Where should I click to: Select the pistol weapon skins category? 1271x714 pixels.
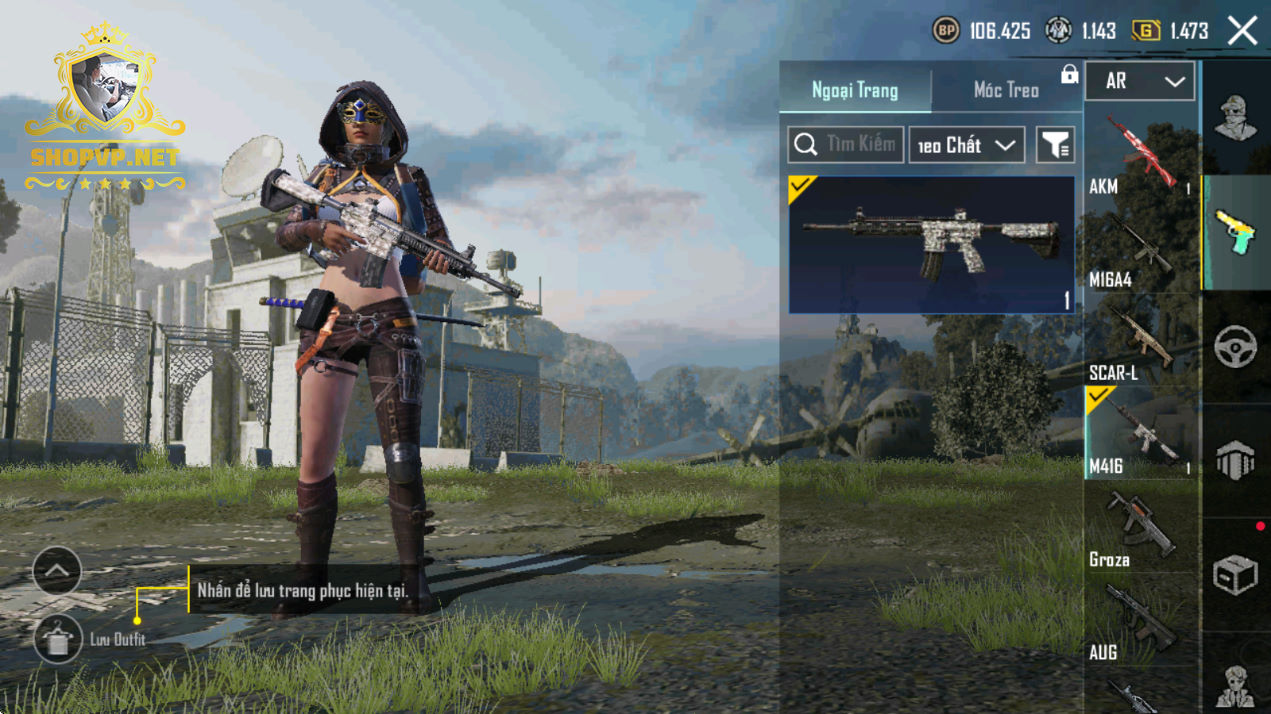pos(1236,233)
